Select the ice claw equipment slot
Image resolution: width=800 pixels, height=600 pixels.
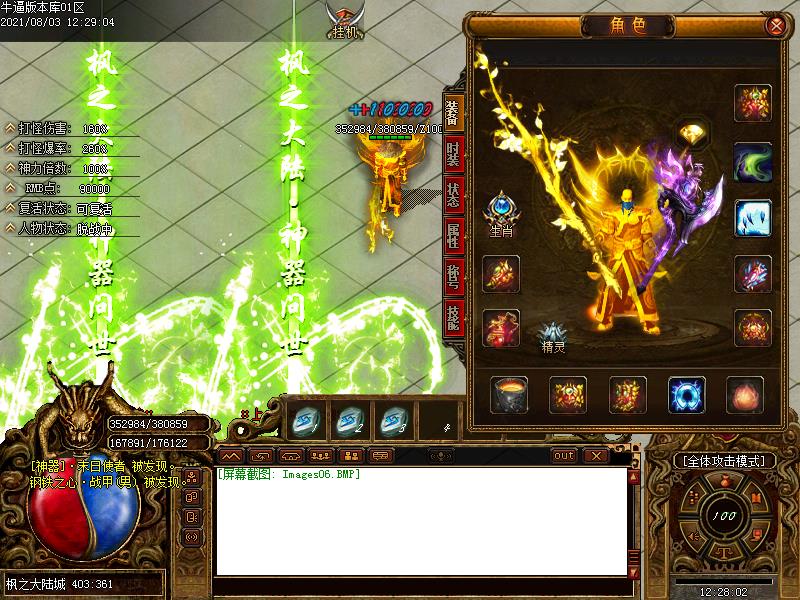(x=752, y=217)
